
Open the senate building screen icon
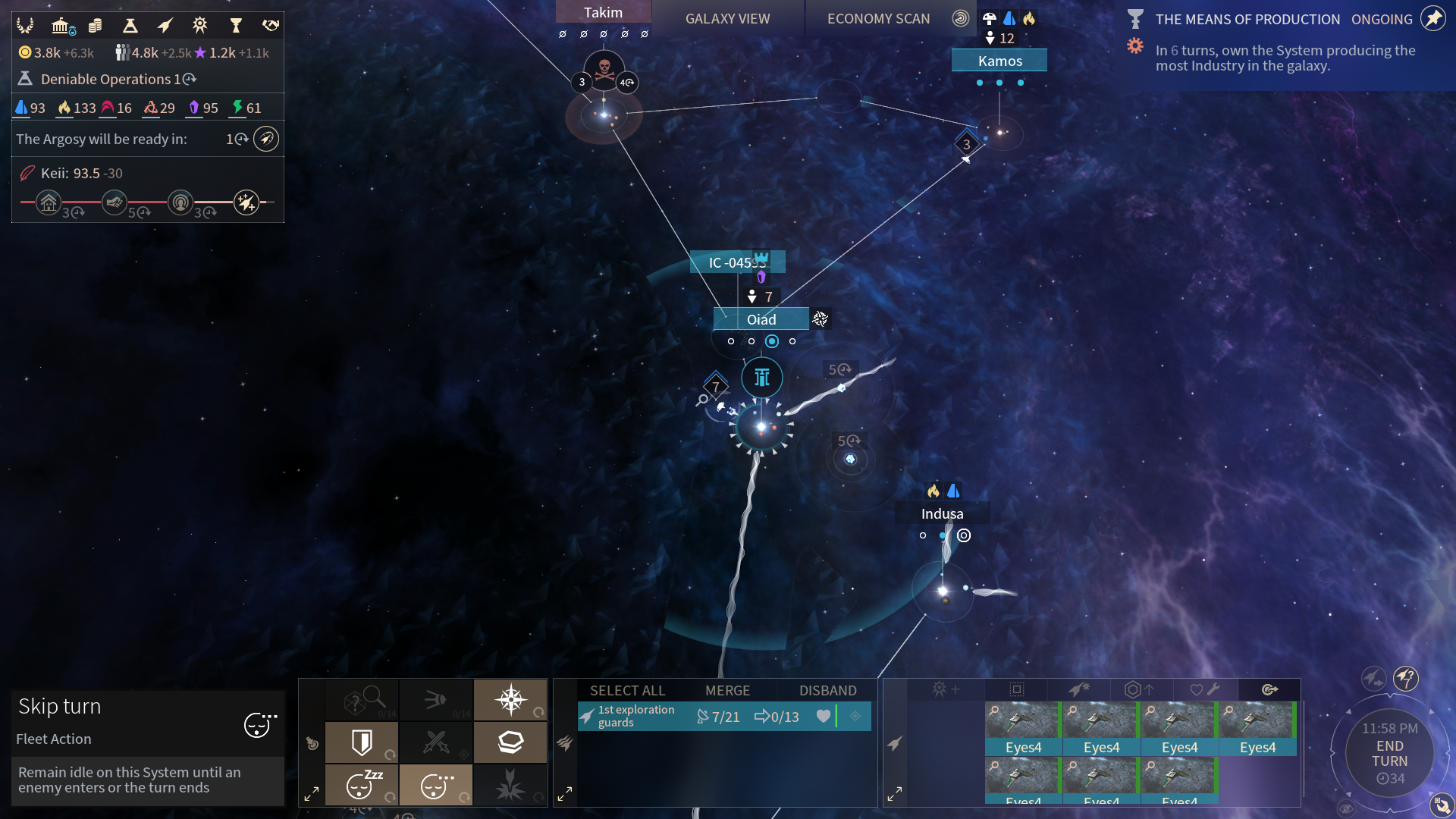pos(61,26)
